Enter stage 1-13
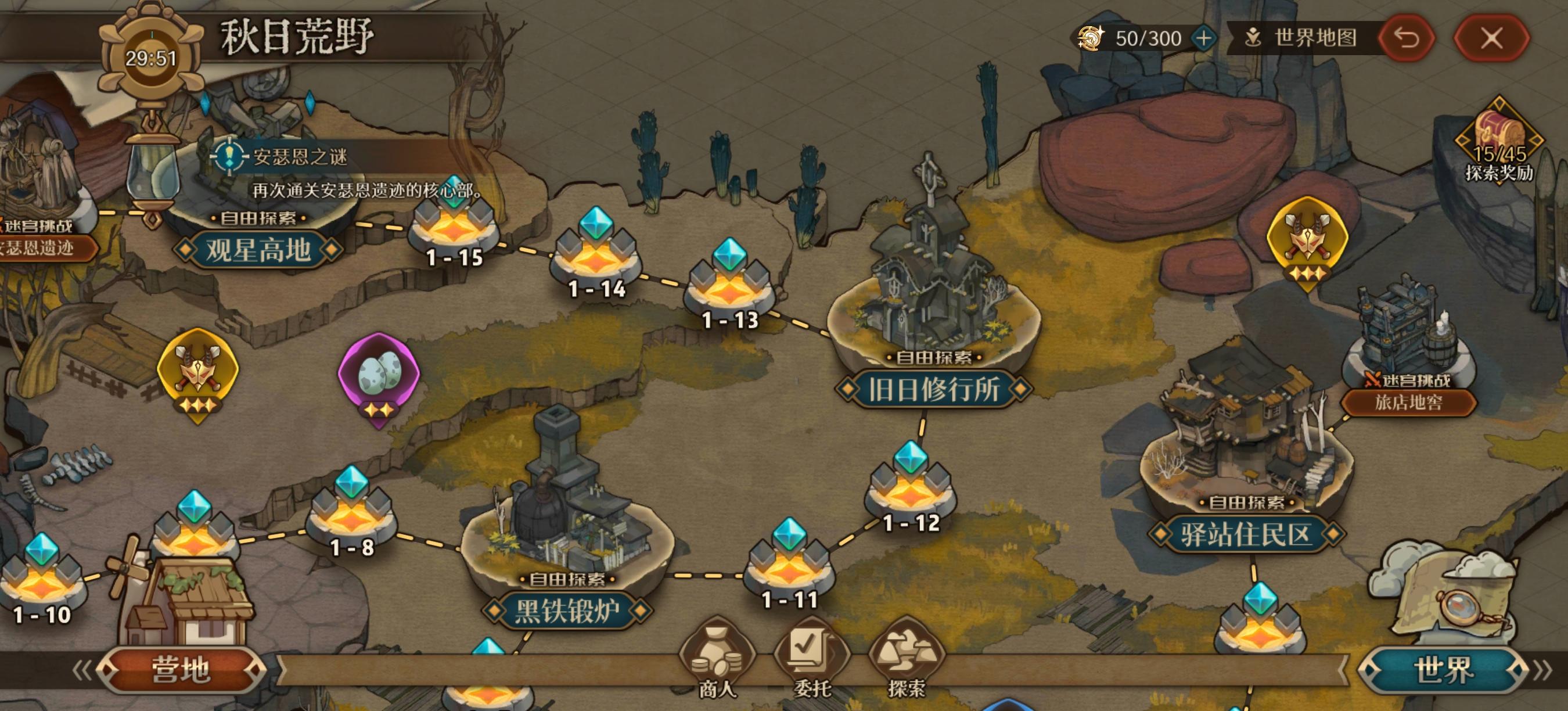 click(x=729, y=286)
